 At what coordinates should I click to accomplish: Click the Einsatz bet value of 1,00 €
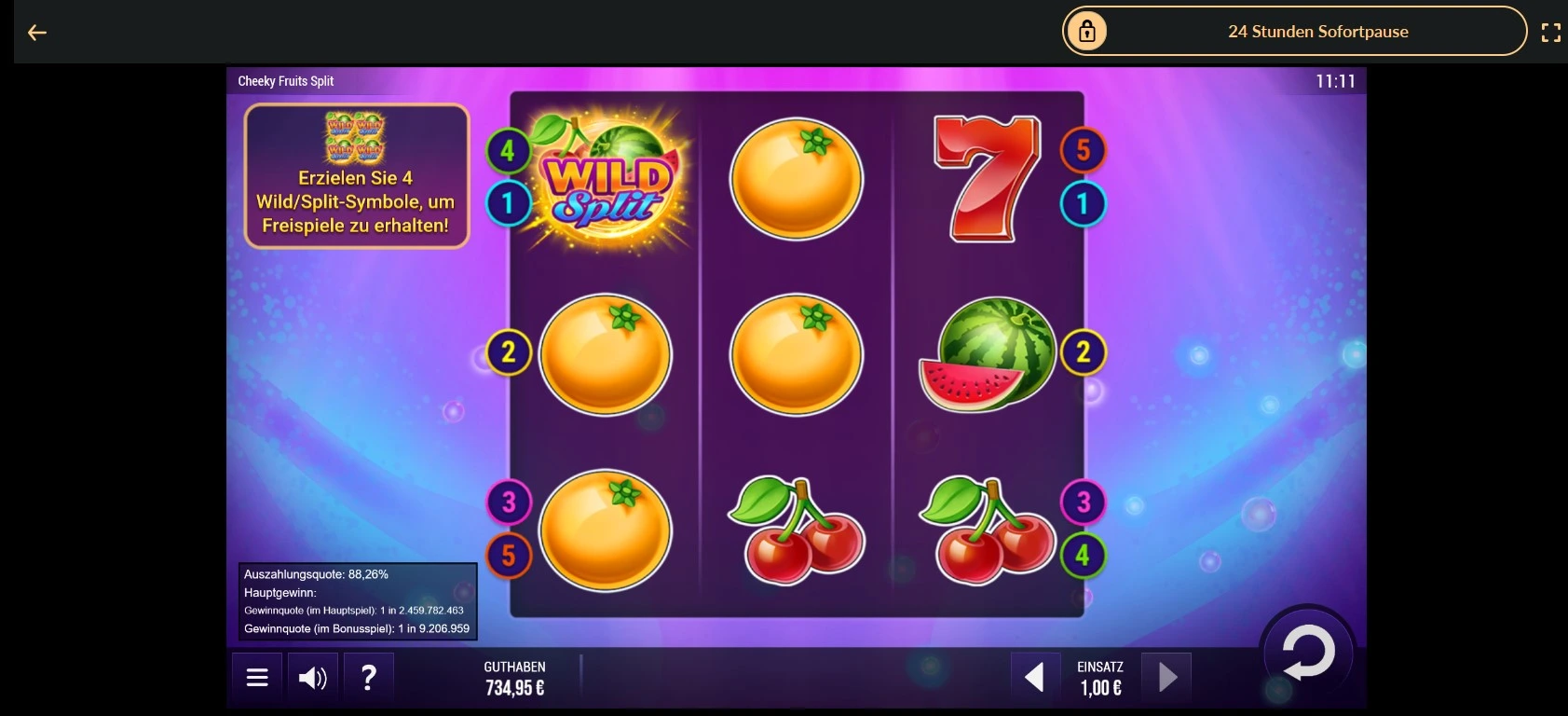[1100, 689]
